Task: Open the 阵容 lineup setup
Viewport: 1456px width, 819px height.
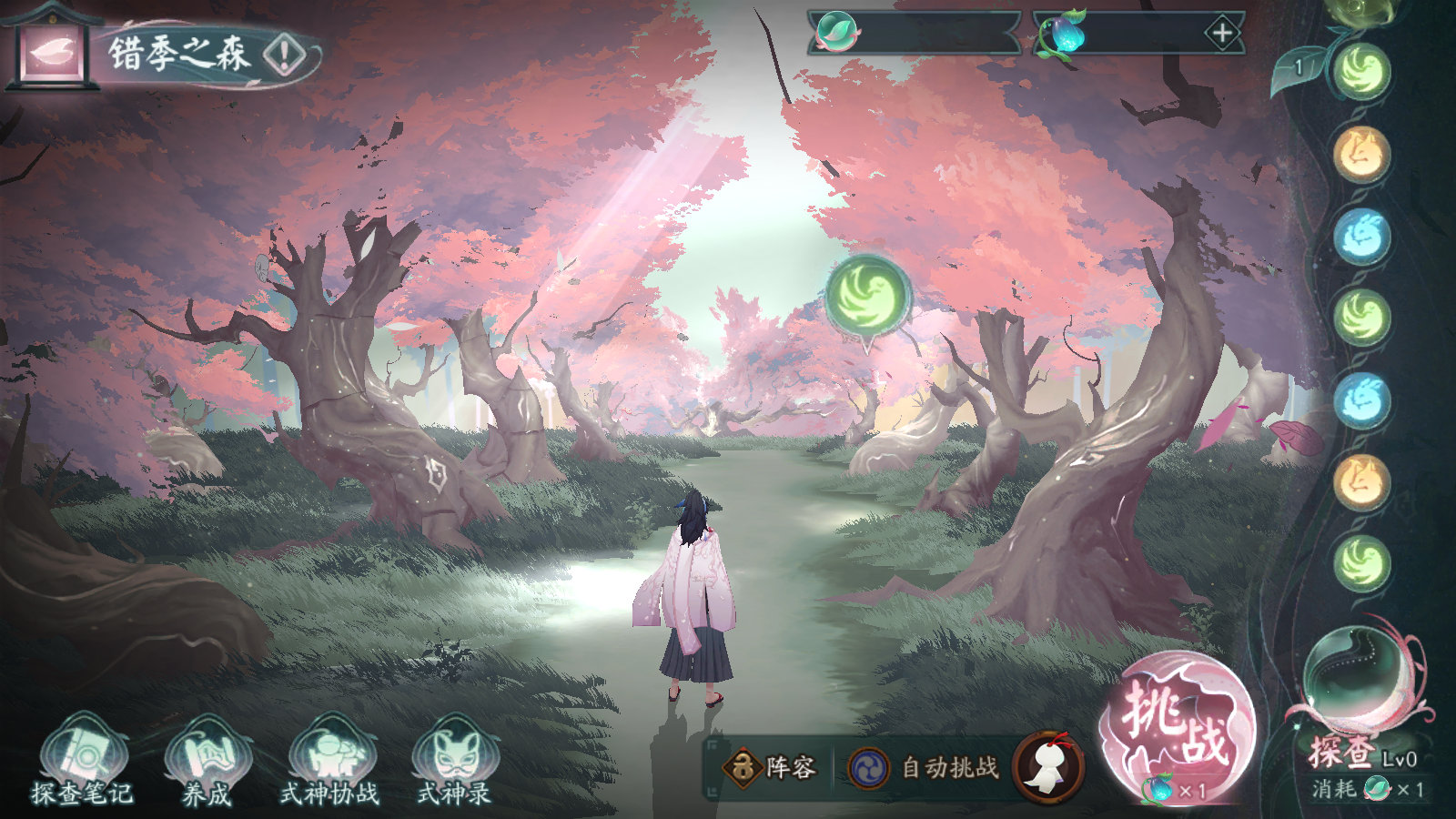Action: click(770, 768)
